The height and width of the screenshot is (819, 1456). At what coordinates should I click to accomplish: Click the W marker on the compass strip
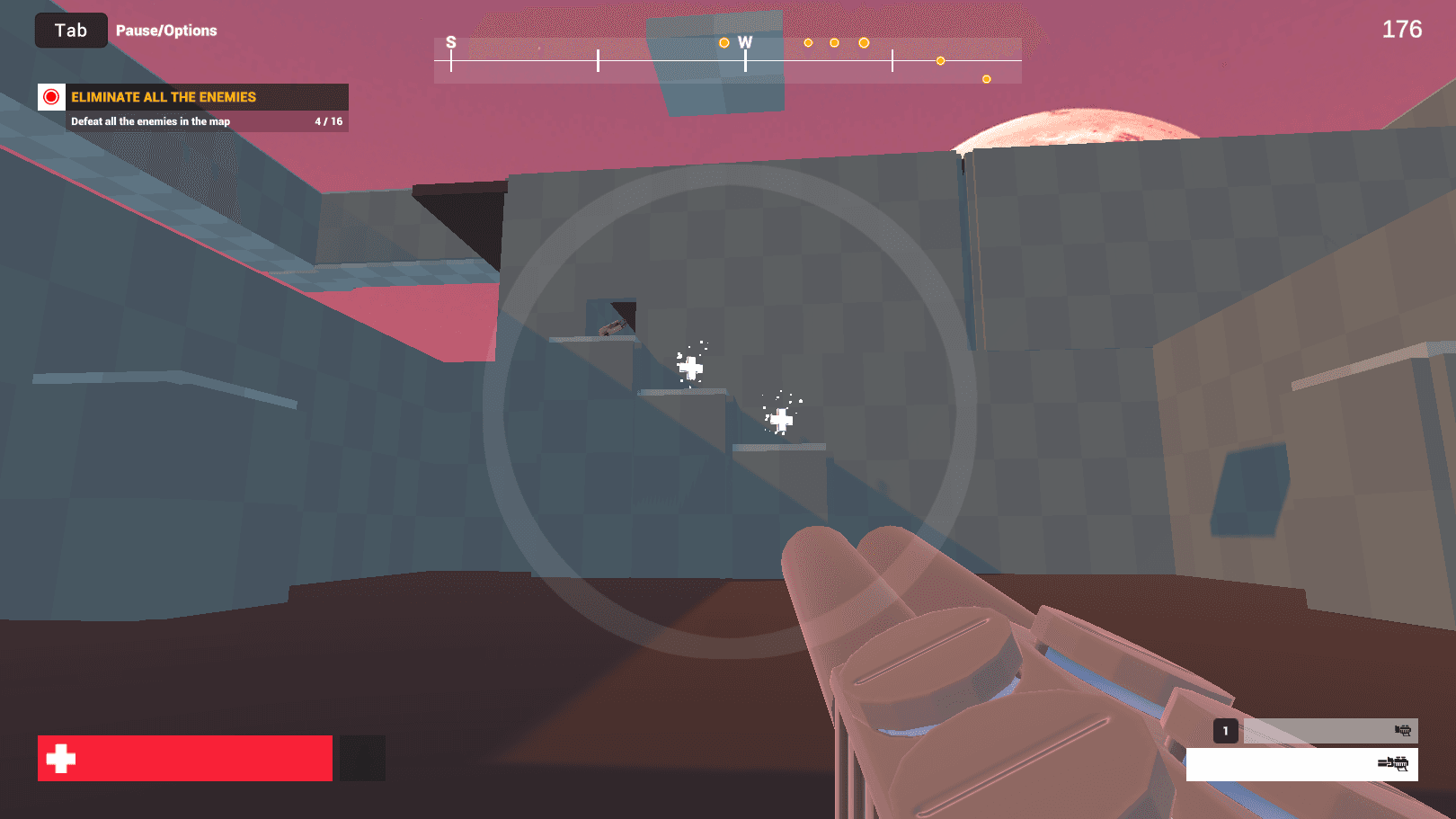point(745,42)
